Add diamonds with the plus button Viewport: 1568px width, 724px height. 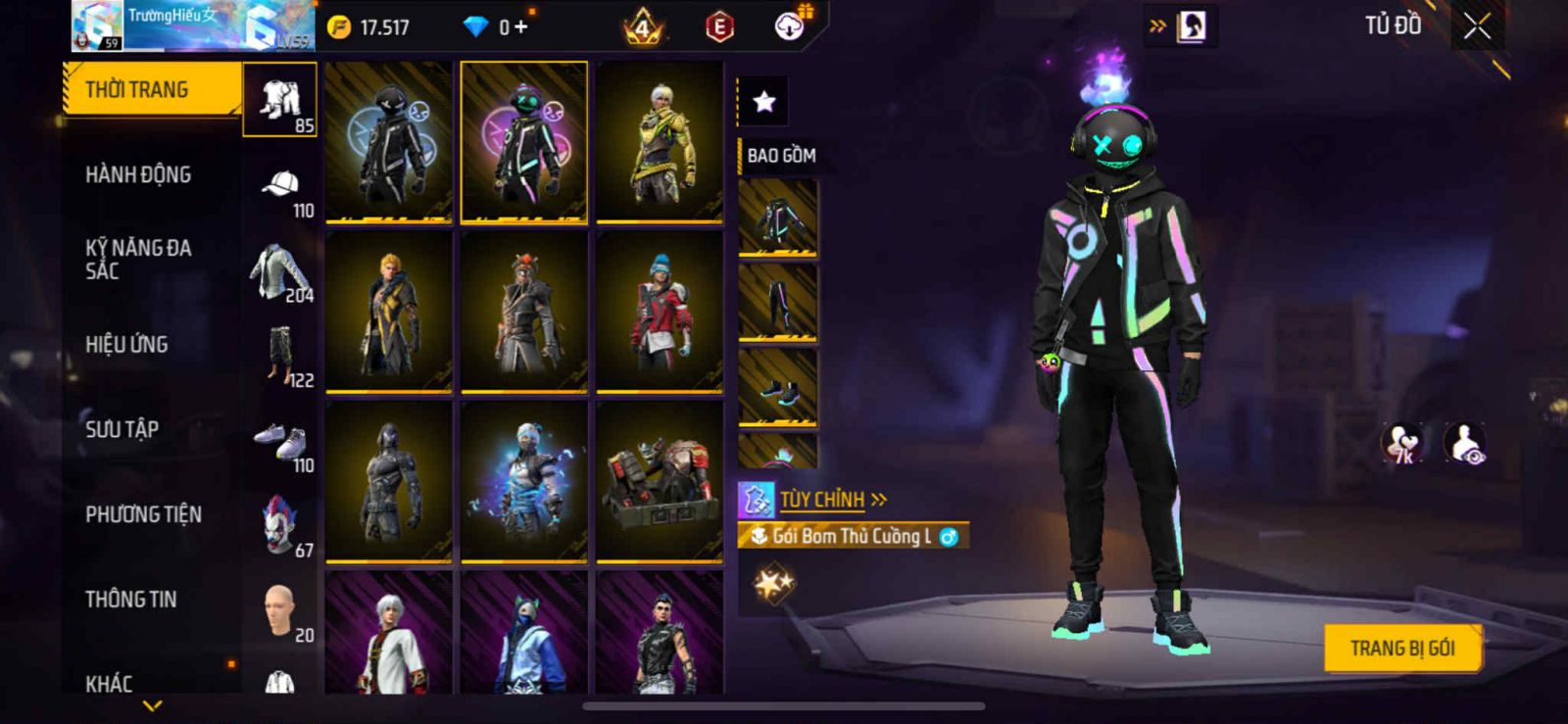[x=520, y=27]
